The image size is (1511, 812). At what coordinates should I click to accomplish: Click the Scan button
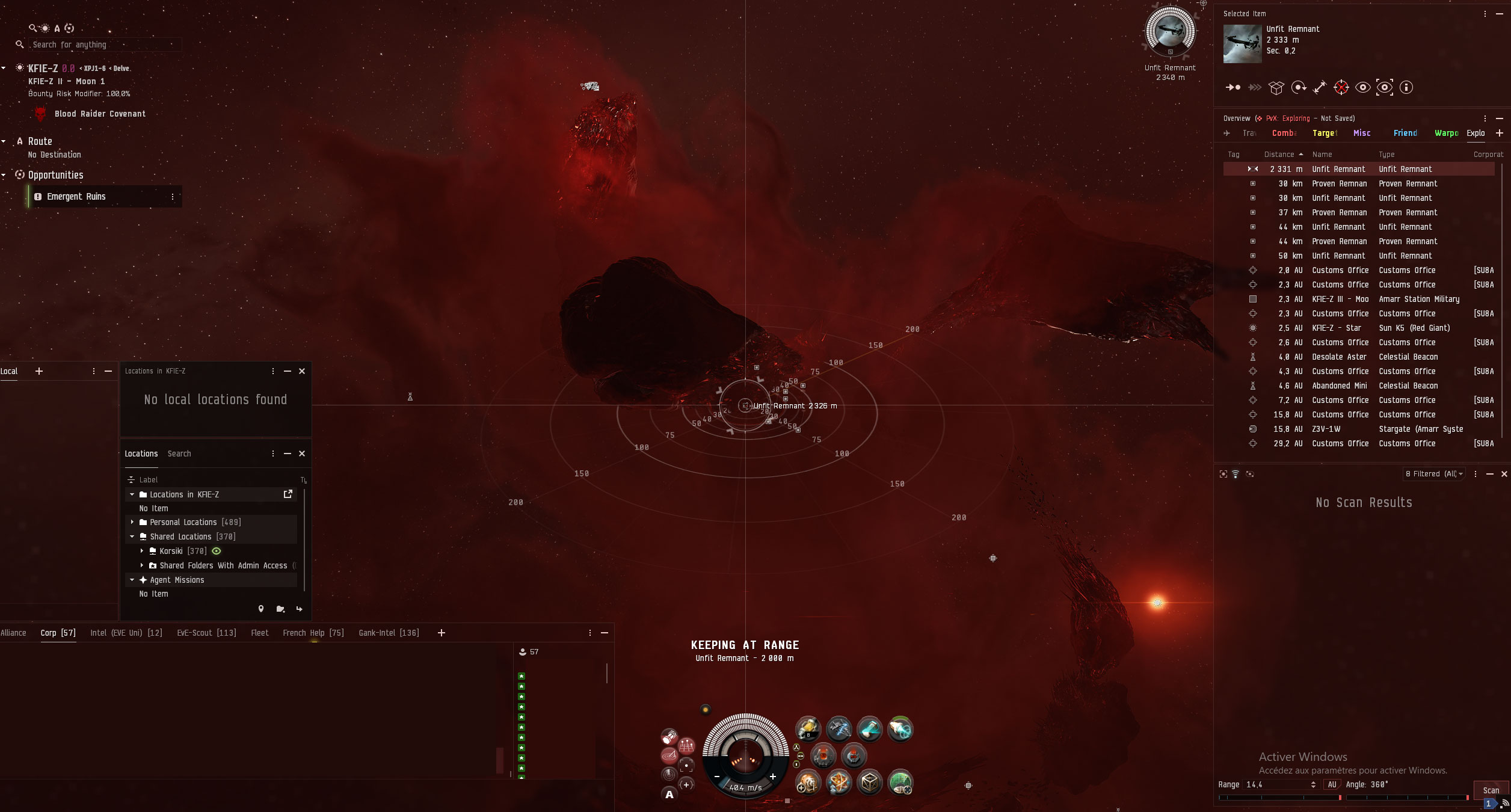coord(1491,790)
